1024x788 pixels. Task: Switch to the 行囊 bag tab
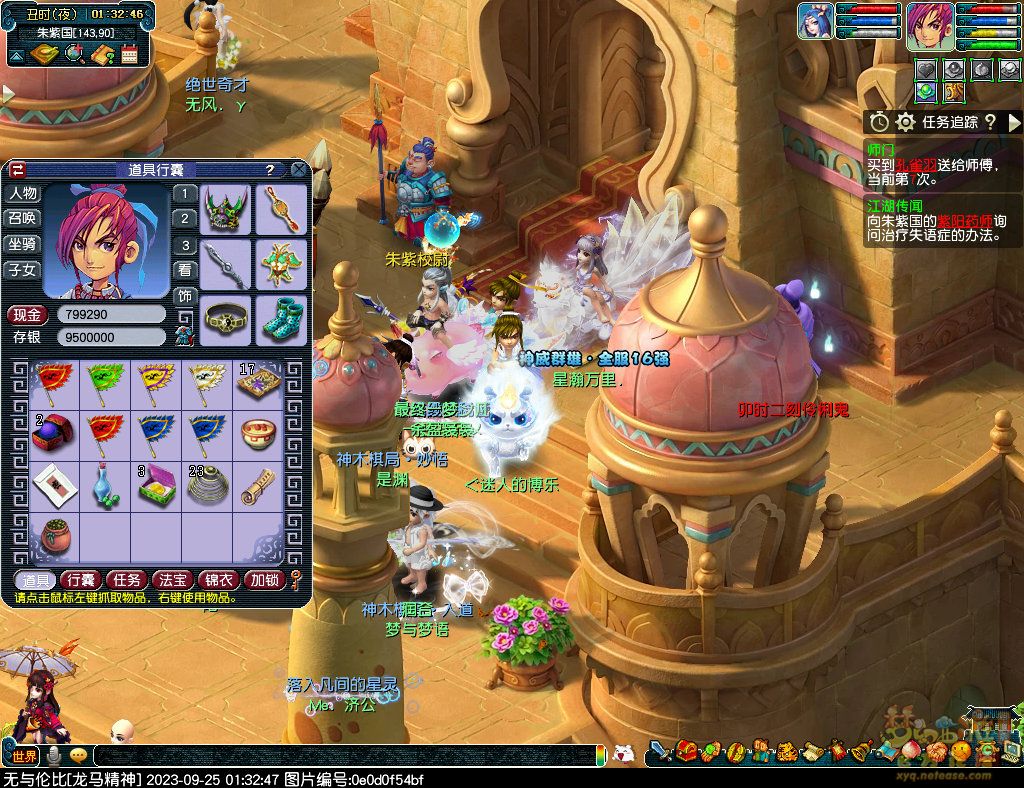[79, 580]
